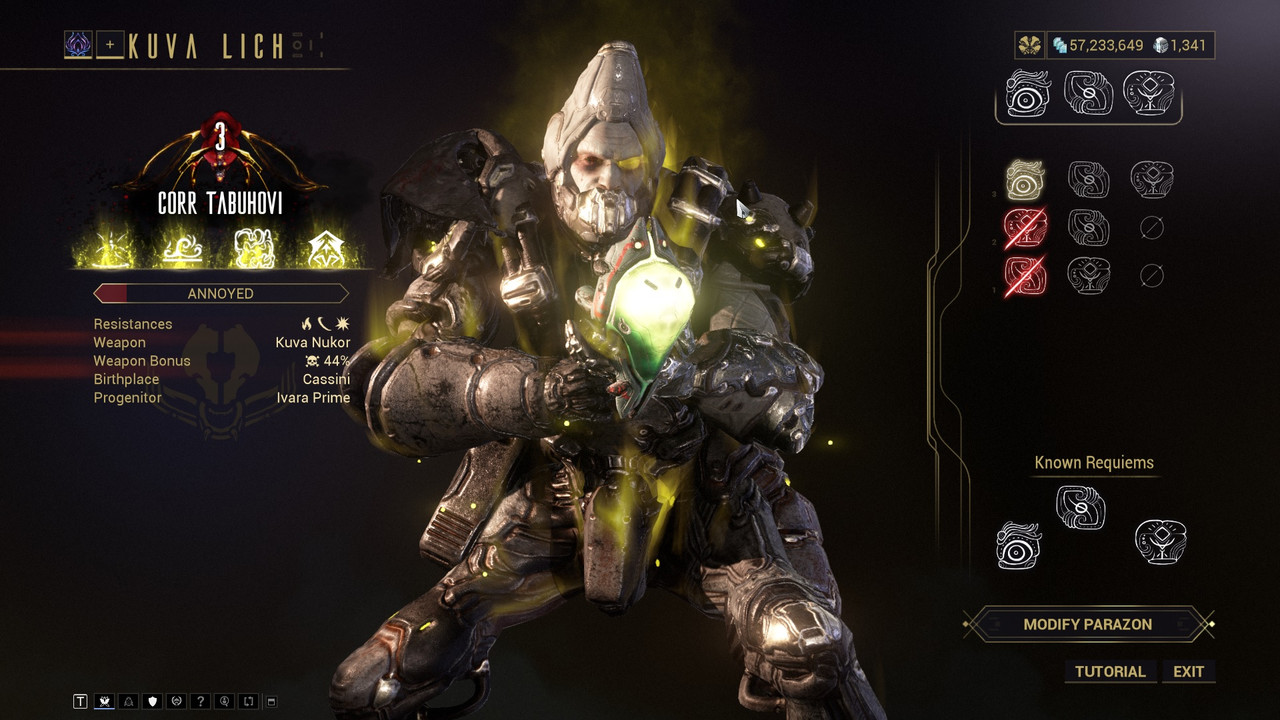Click the plus button beside the Kuva Lich title
1280x720 pixels.
110,44
